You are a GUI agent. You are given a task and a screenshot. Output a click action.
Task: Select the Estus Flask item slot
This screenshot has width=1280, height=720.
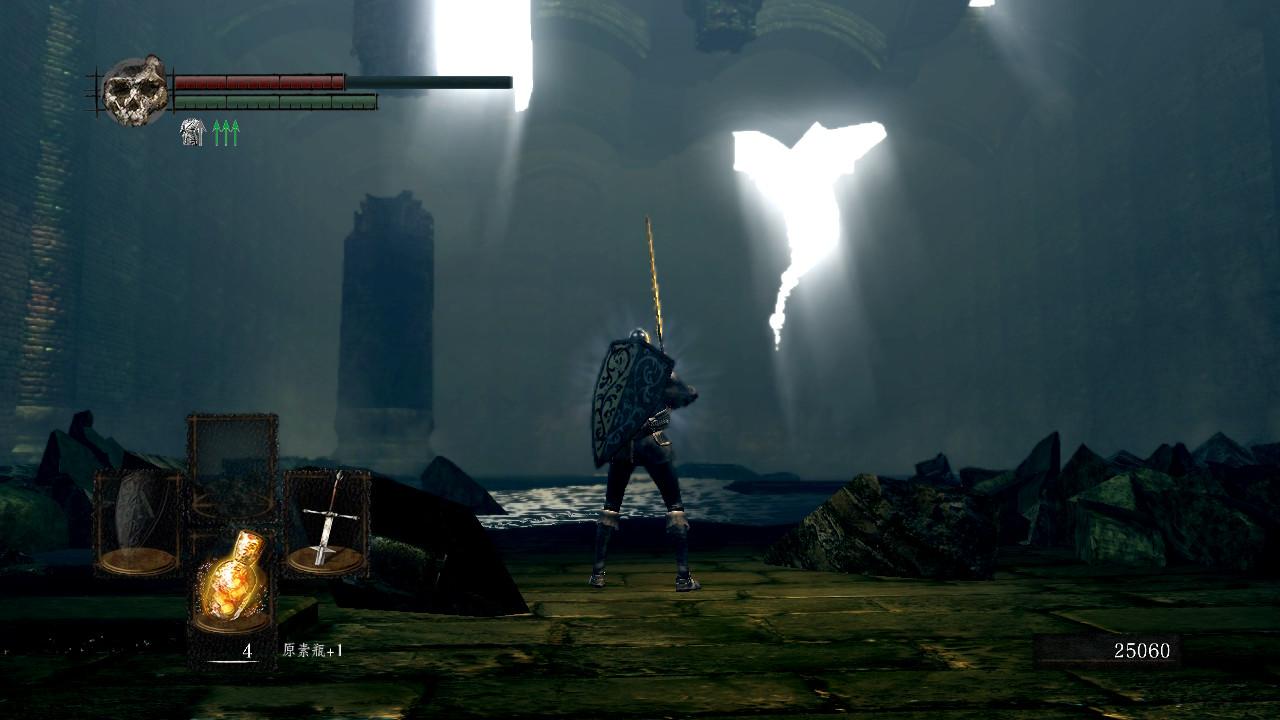pos(233,582)
